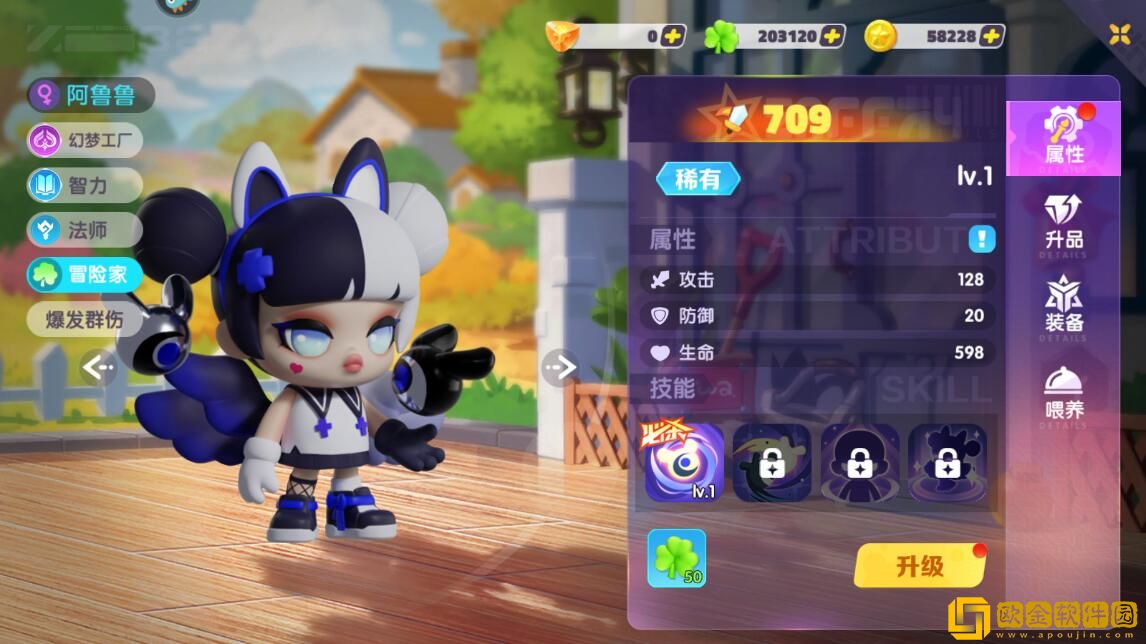Show the previous character with left arrow
Image resolution: width=1146 pixels, height=644 pixels.
coord(98,368)
